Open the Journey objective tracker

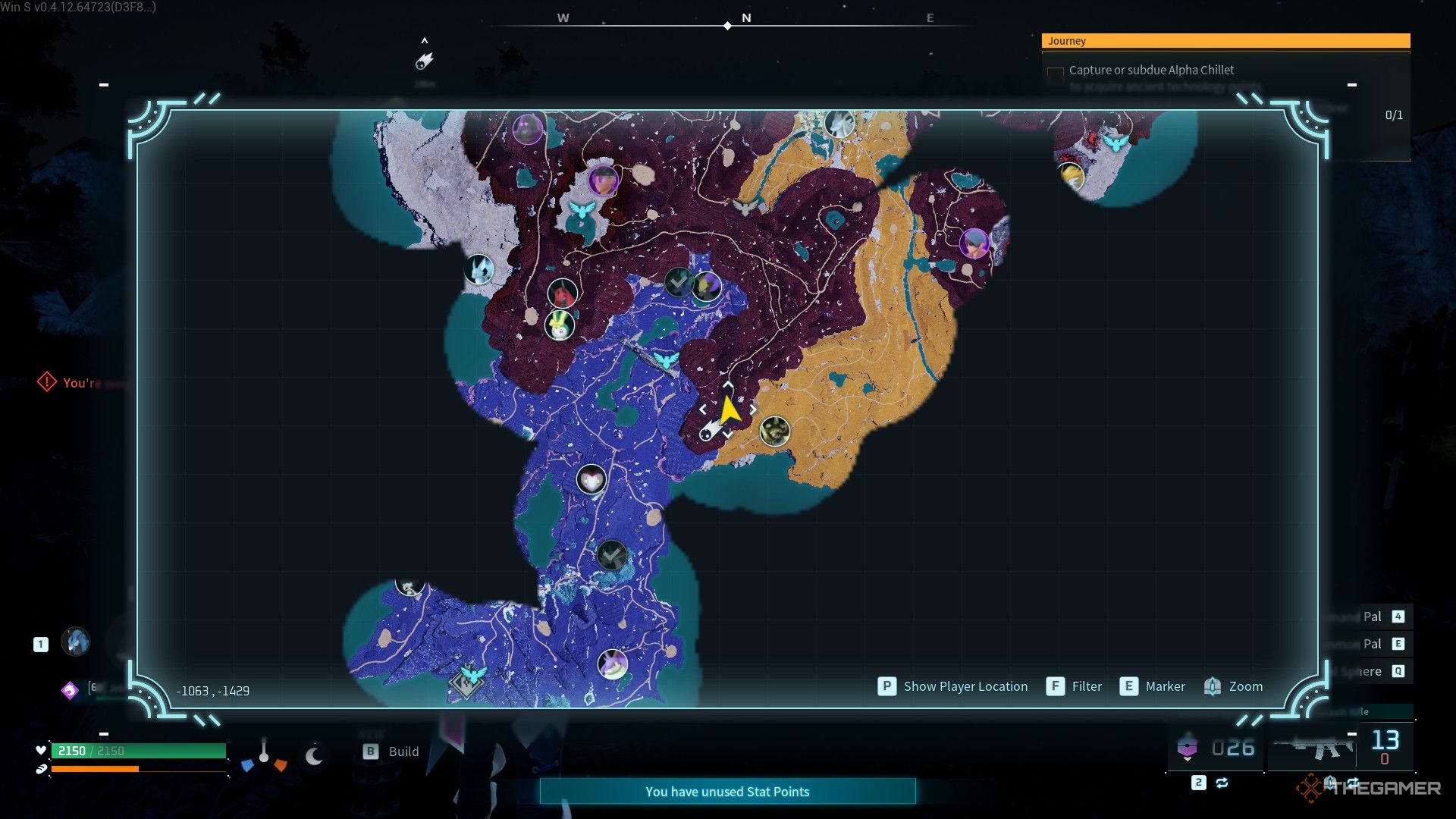1225,41
